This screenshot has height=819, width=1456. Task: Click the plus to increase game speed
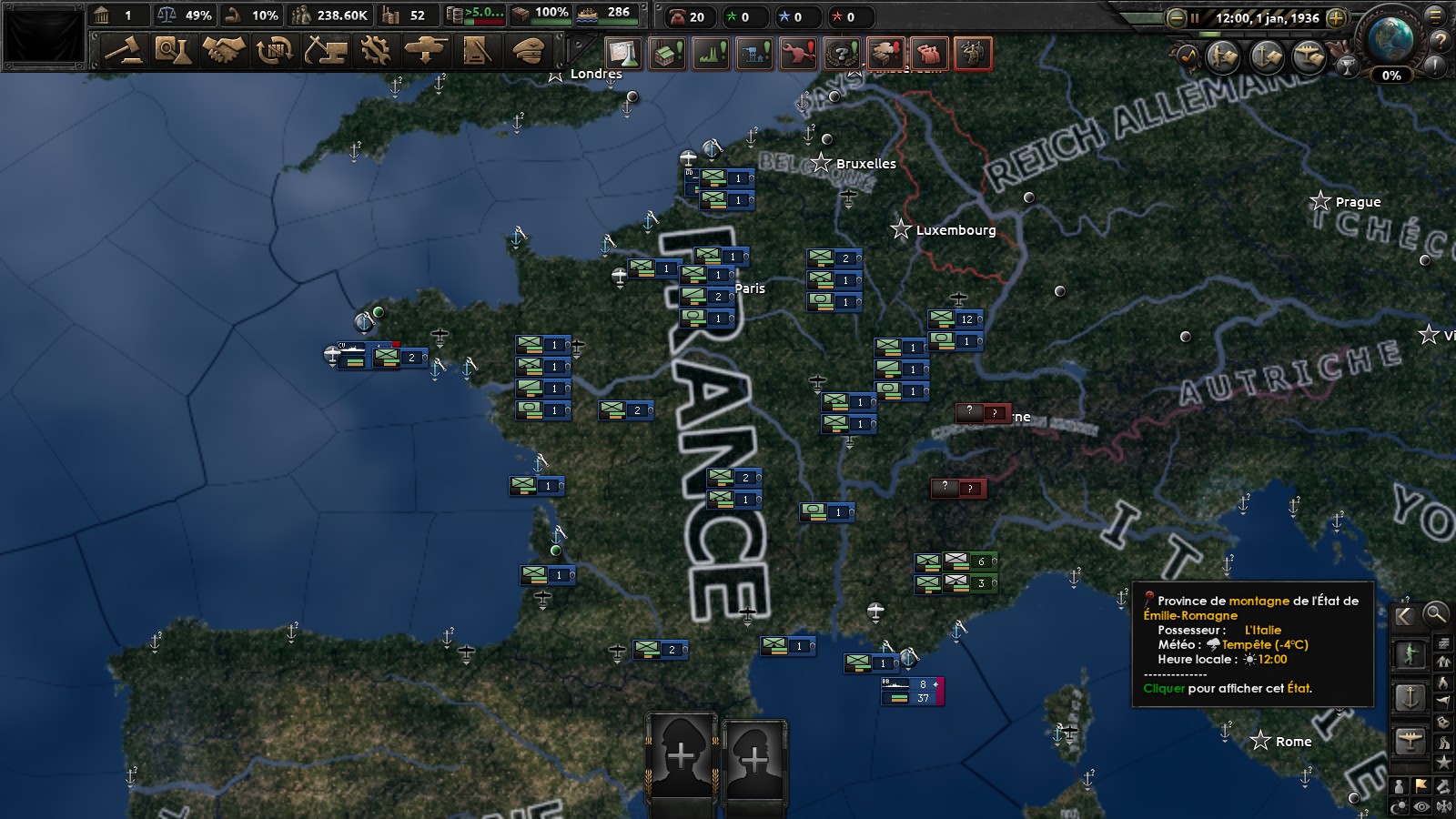tap(1336, 18)
